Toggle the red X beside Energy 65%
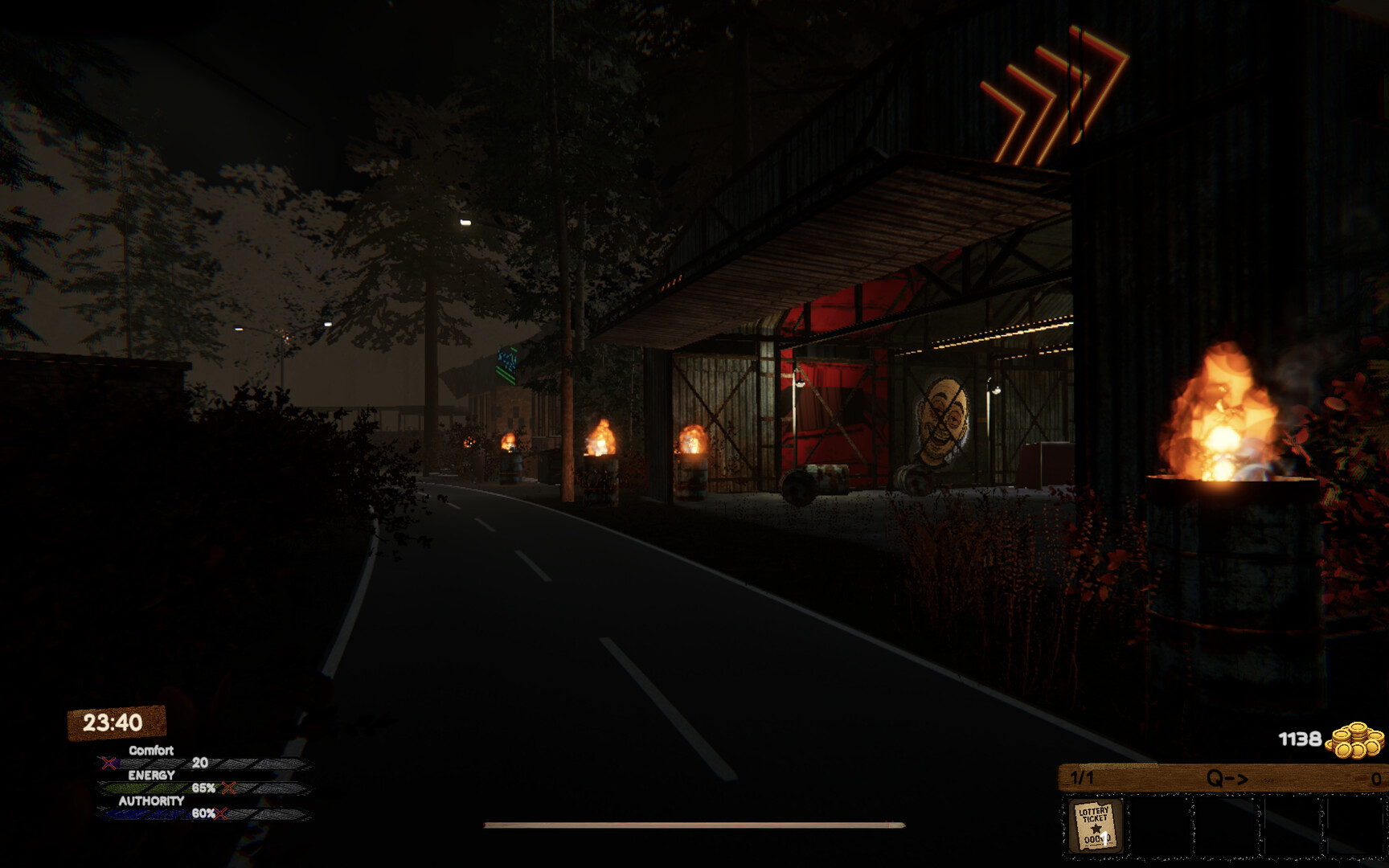1389x868 pixels. coord(230,788)
